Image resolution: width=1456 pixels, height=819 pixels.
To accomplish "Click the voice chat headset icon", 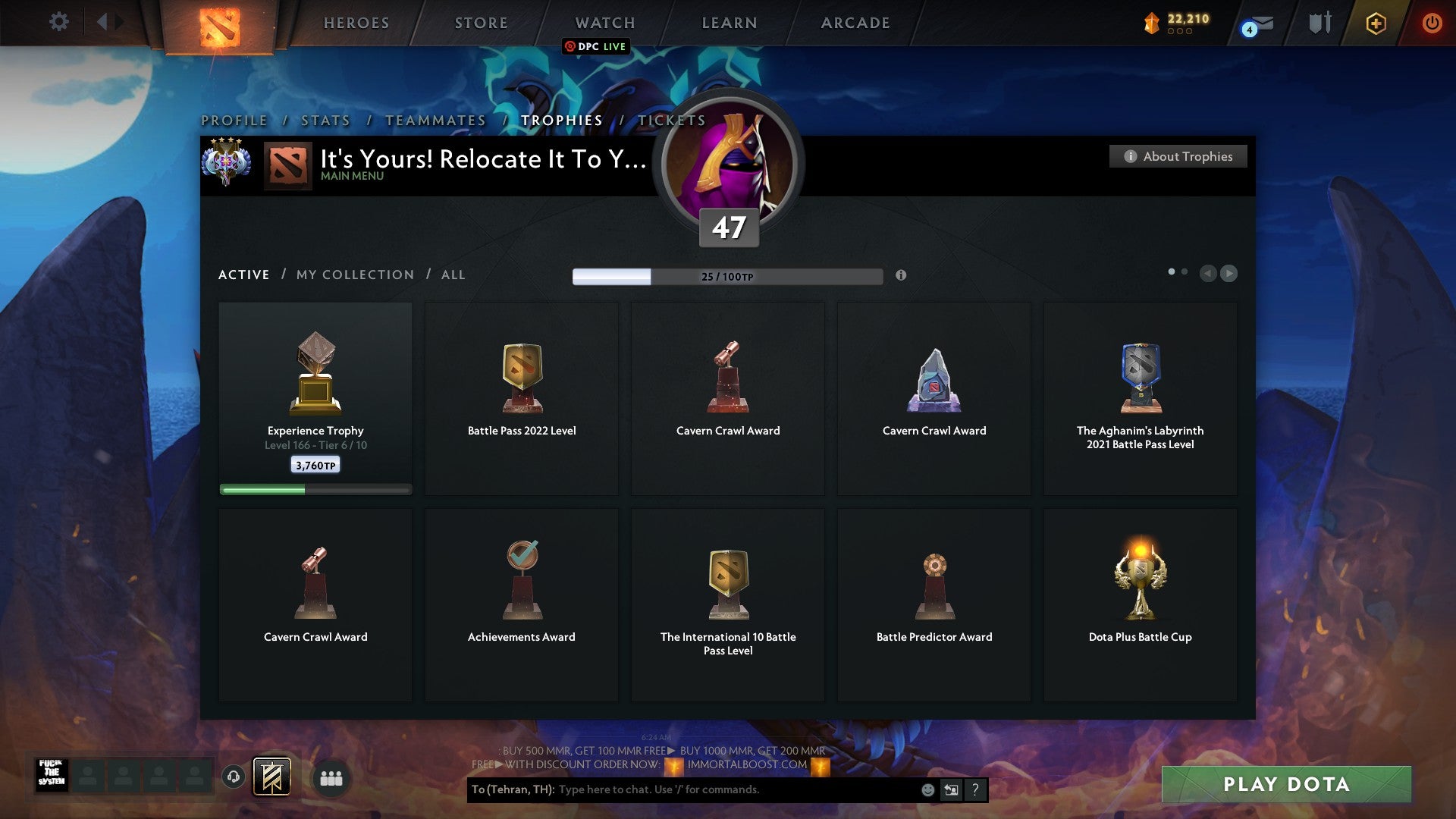I will pyautogui.click(x=232, y=777).
